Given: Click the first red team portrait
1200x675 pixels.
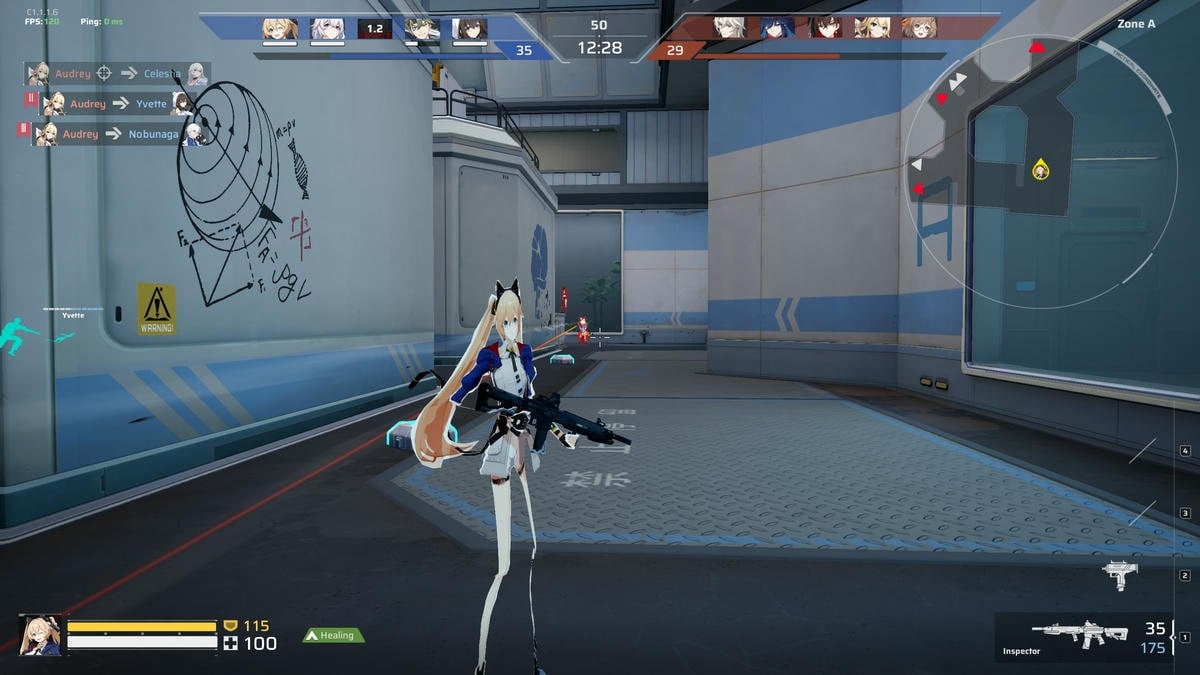Looking at the screenshot, I should (729, 27).
